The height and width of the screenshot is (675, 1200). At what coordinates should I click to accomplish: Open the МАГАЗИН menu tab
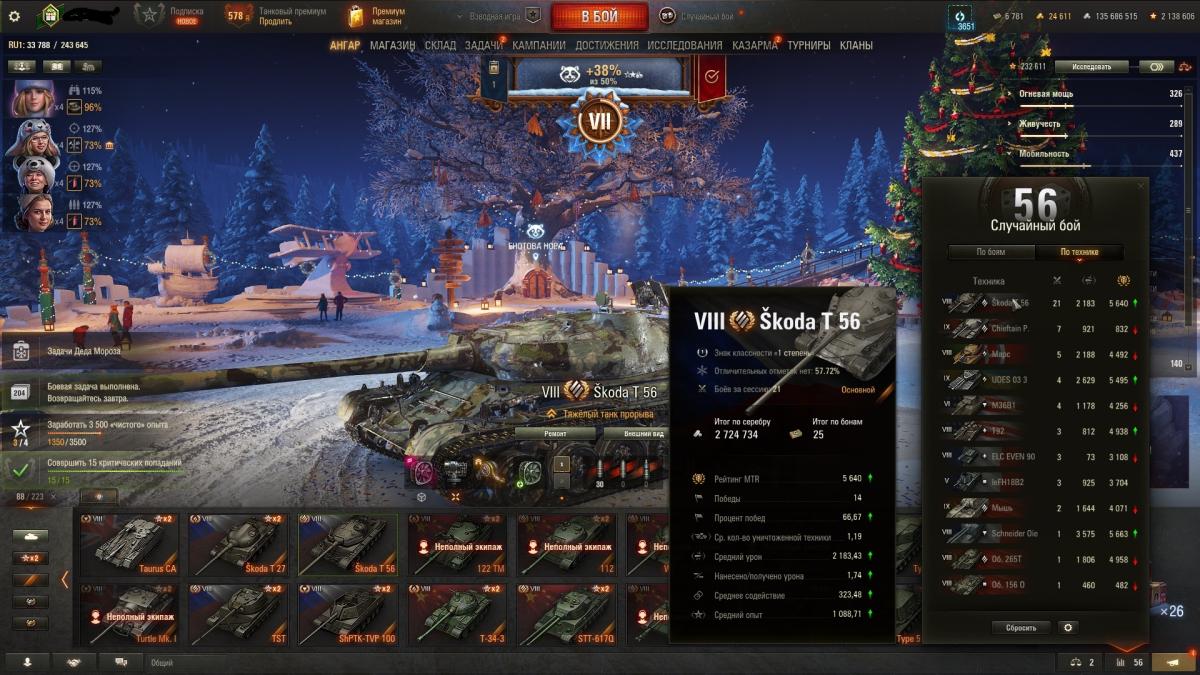coord(392,45)
